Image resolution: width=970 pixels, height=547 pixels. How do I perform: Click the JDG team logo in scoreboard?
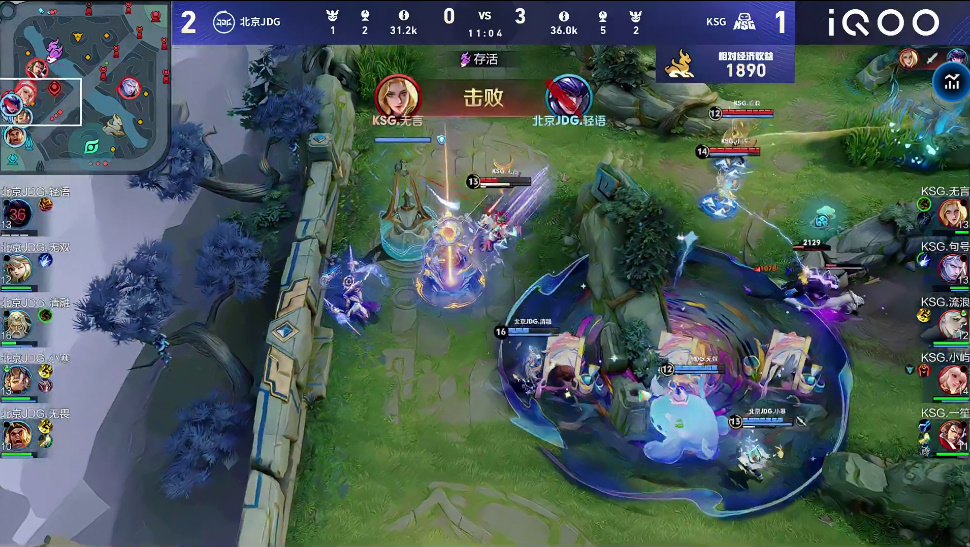pyautogui.click(x=224, y=22)
